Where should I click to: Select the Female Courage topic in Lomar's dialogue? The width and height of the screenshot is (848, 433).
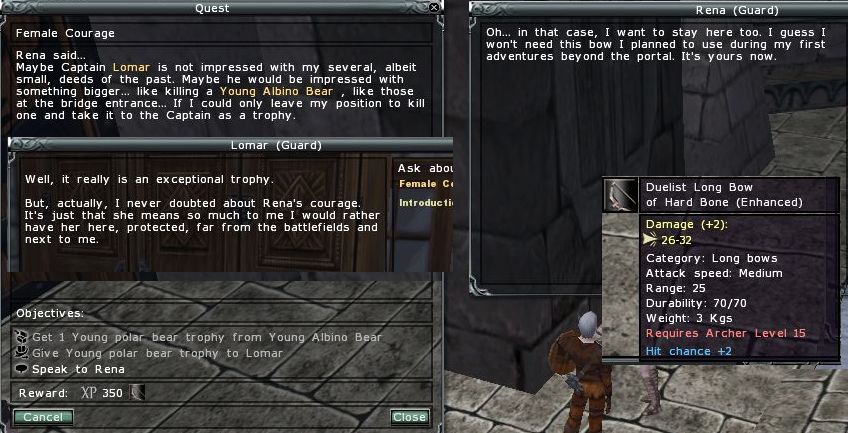426,183
